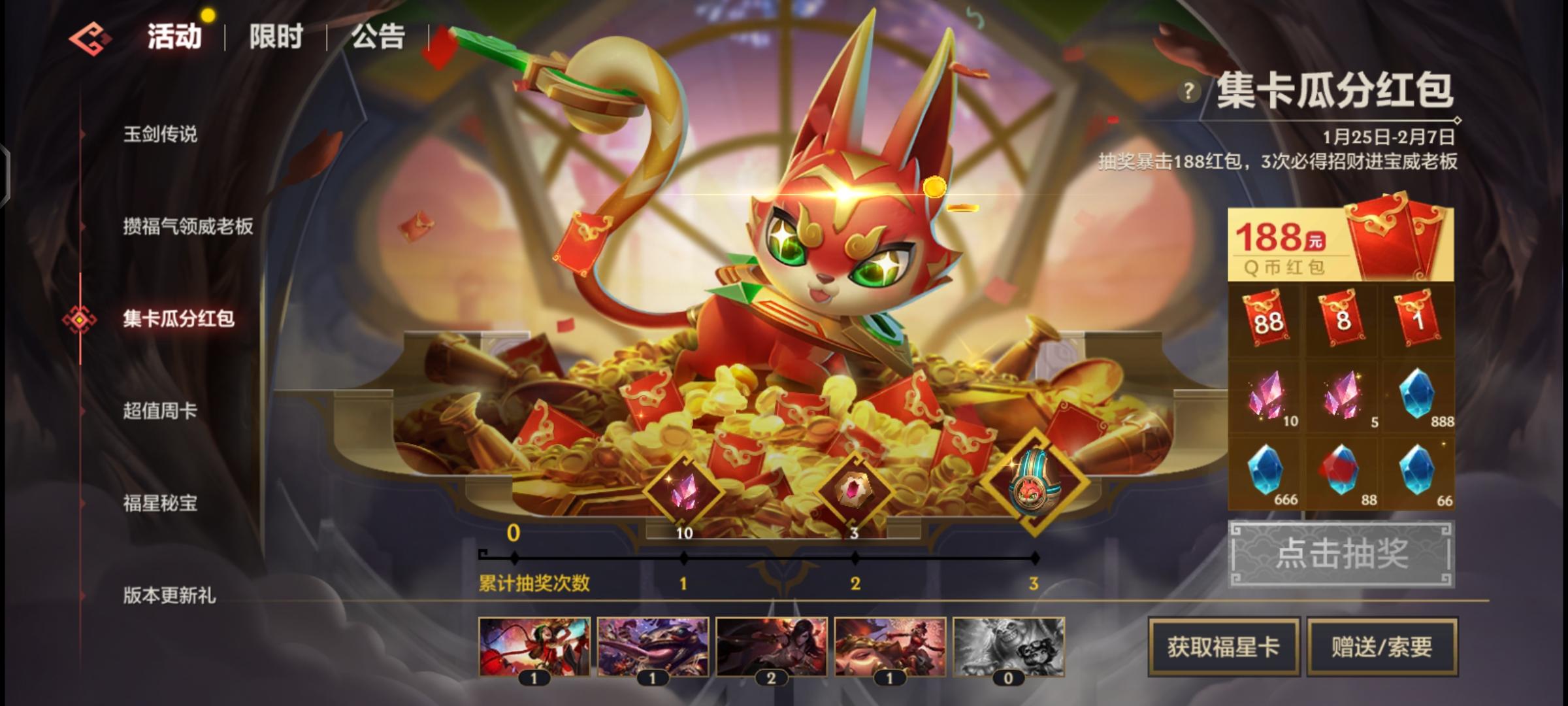Open the help question mark icon
The width and height of the screenshot is (1568, 706).
tap(1189, 92)
